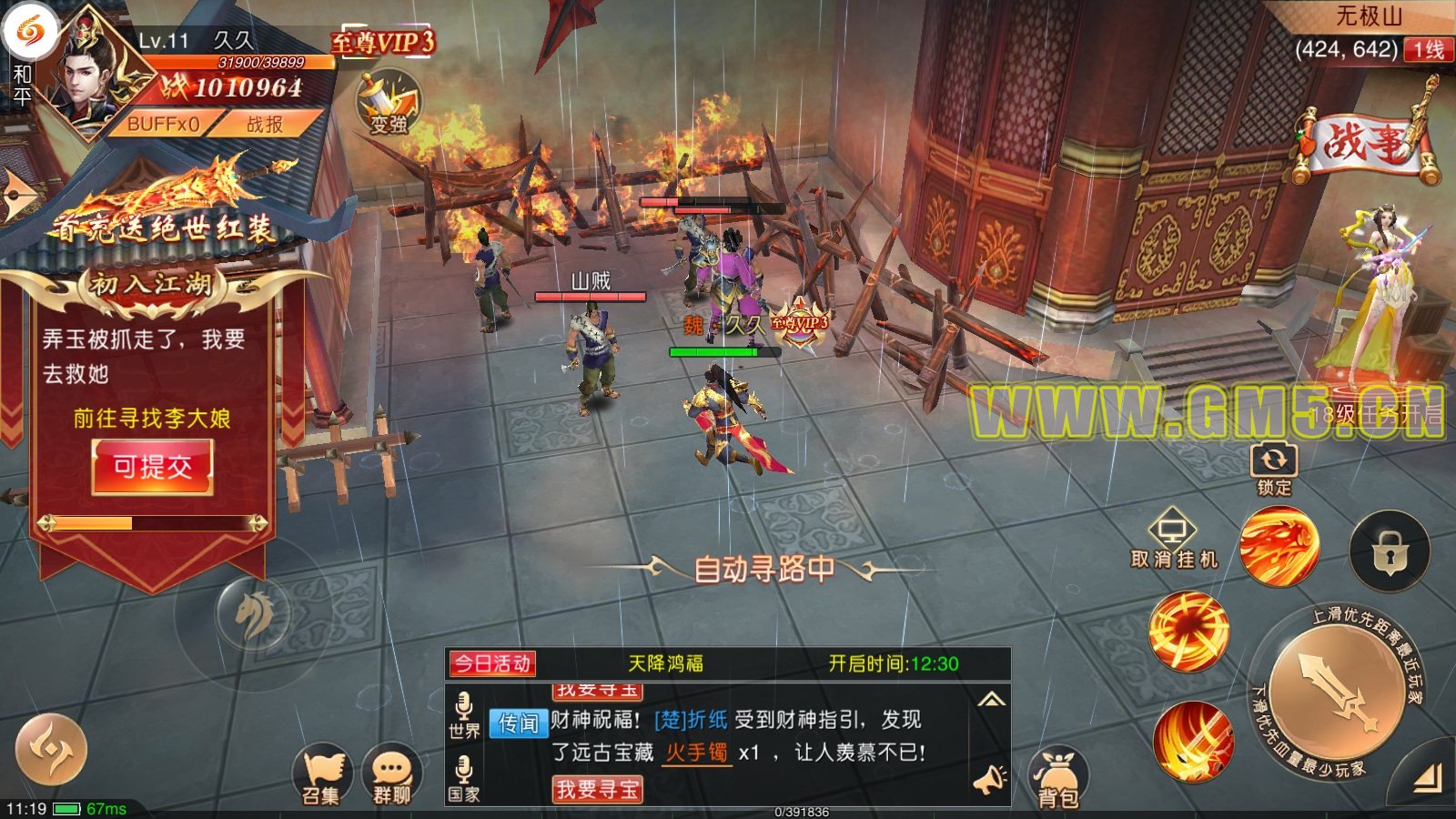Select the 世界 voice channel microphone
1456x819 pixels.
point(464,714)
